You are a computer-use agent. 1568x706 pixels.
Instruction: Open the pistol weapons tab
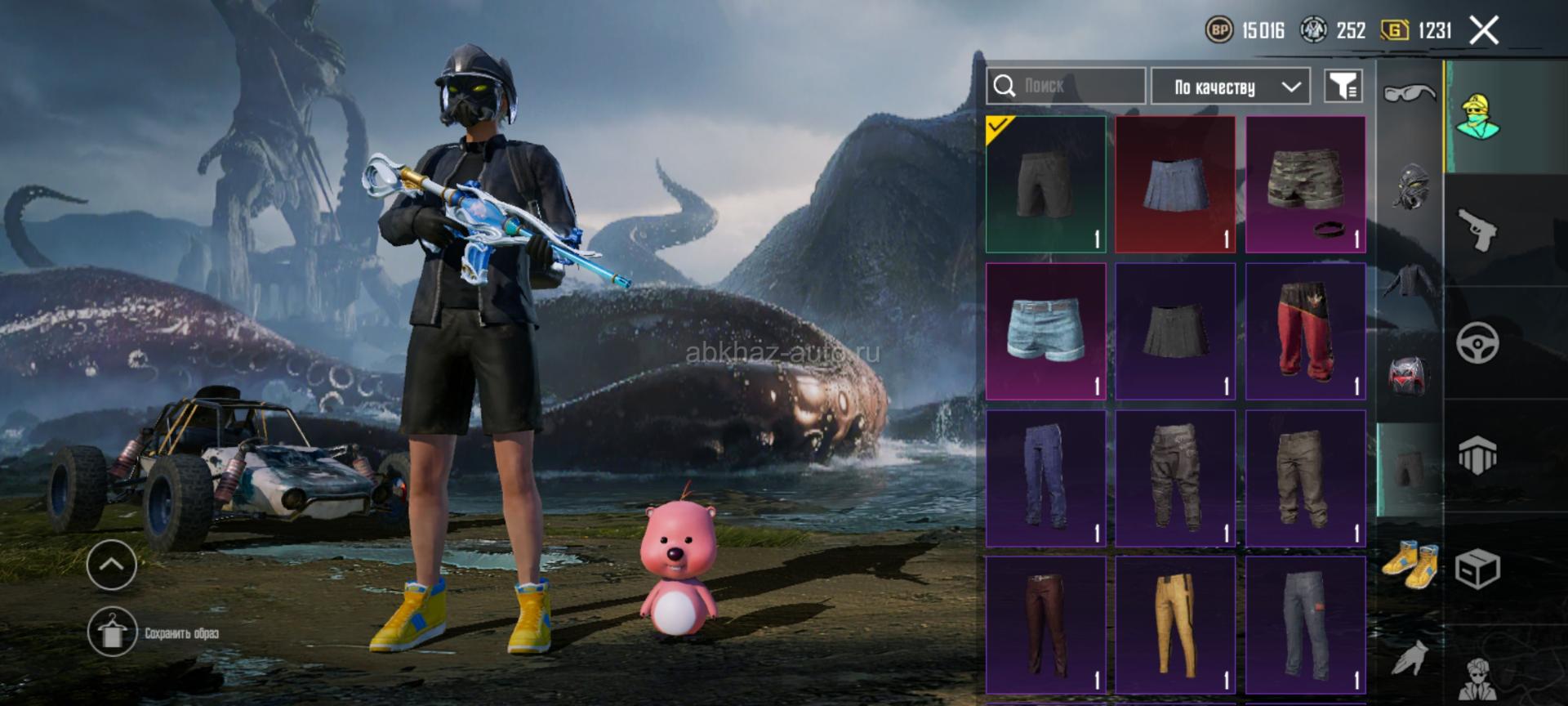(x=1478, y=230)
